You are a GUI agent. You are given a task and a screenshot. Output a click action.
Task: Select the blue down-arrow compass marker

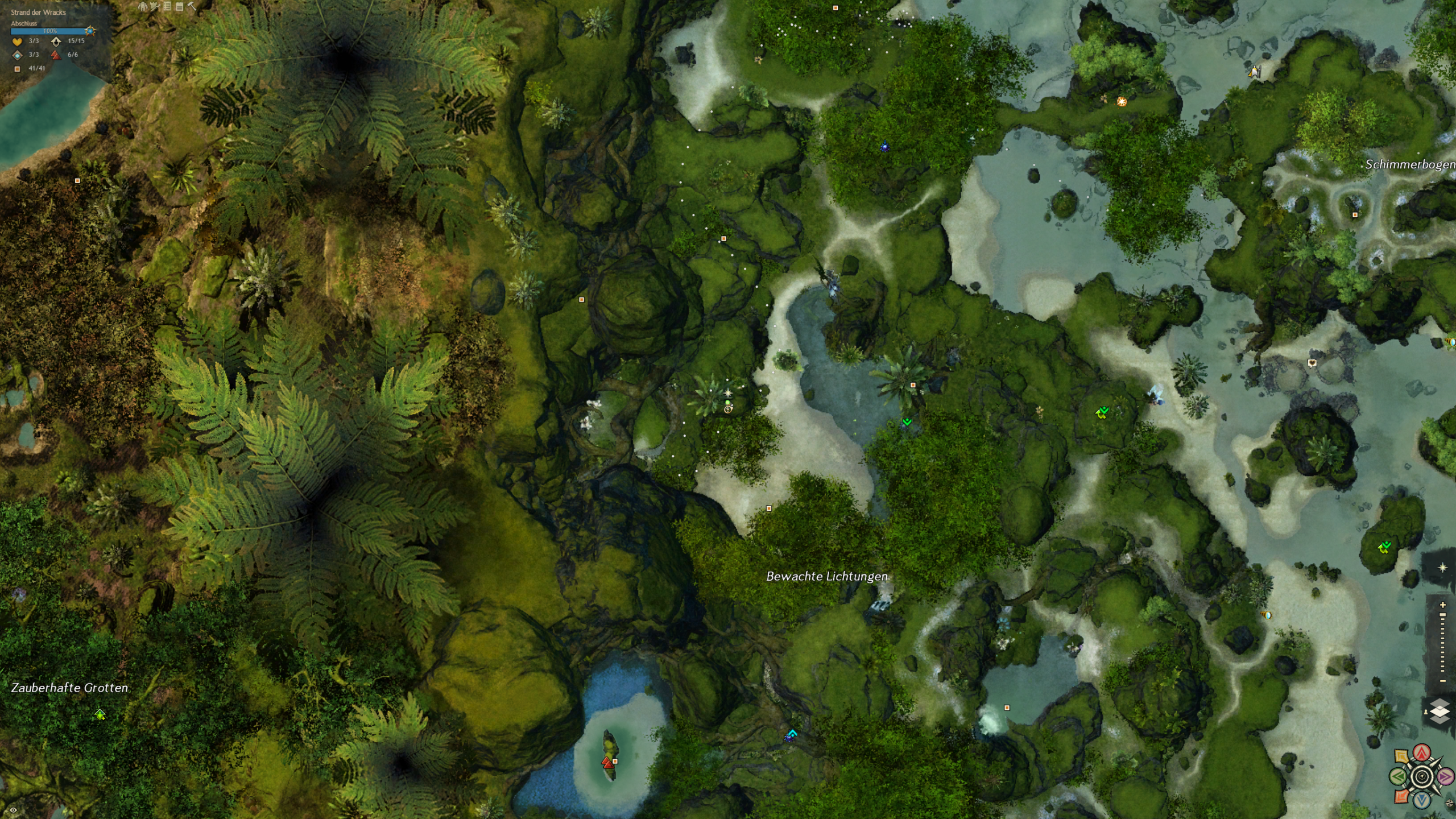point(1422,800)
